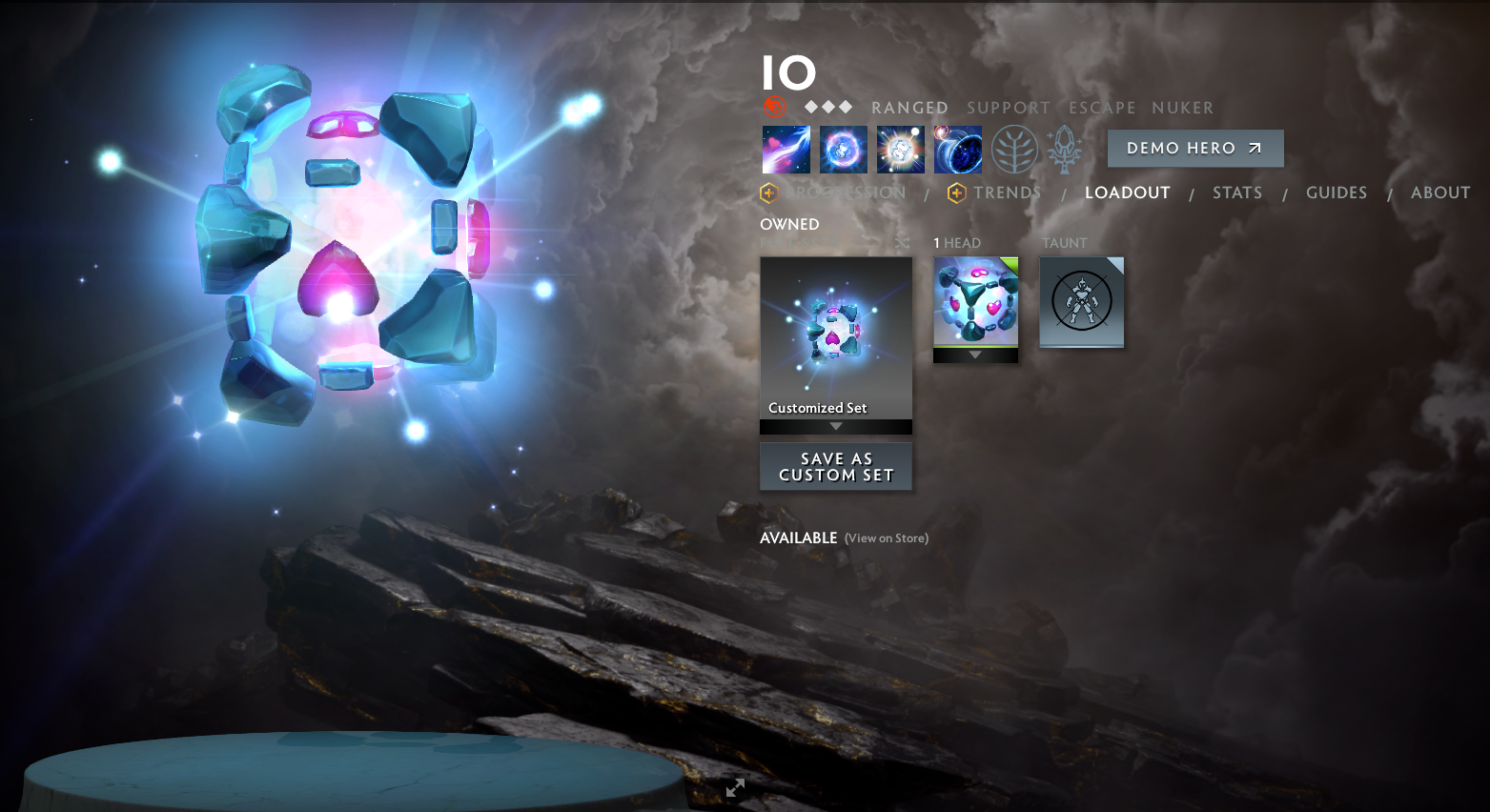Click the Demo Hero button

point(1194,149)
